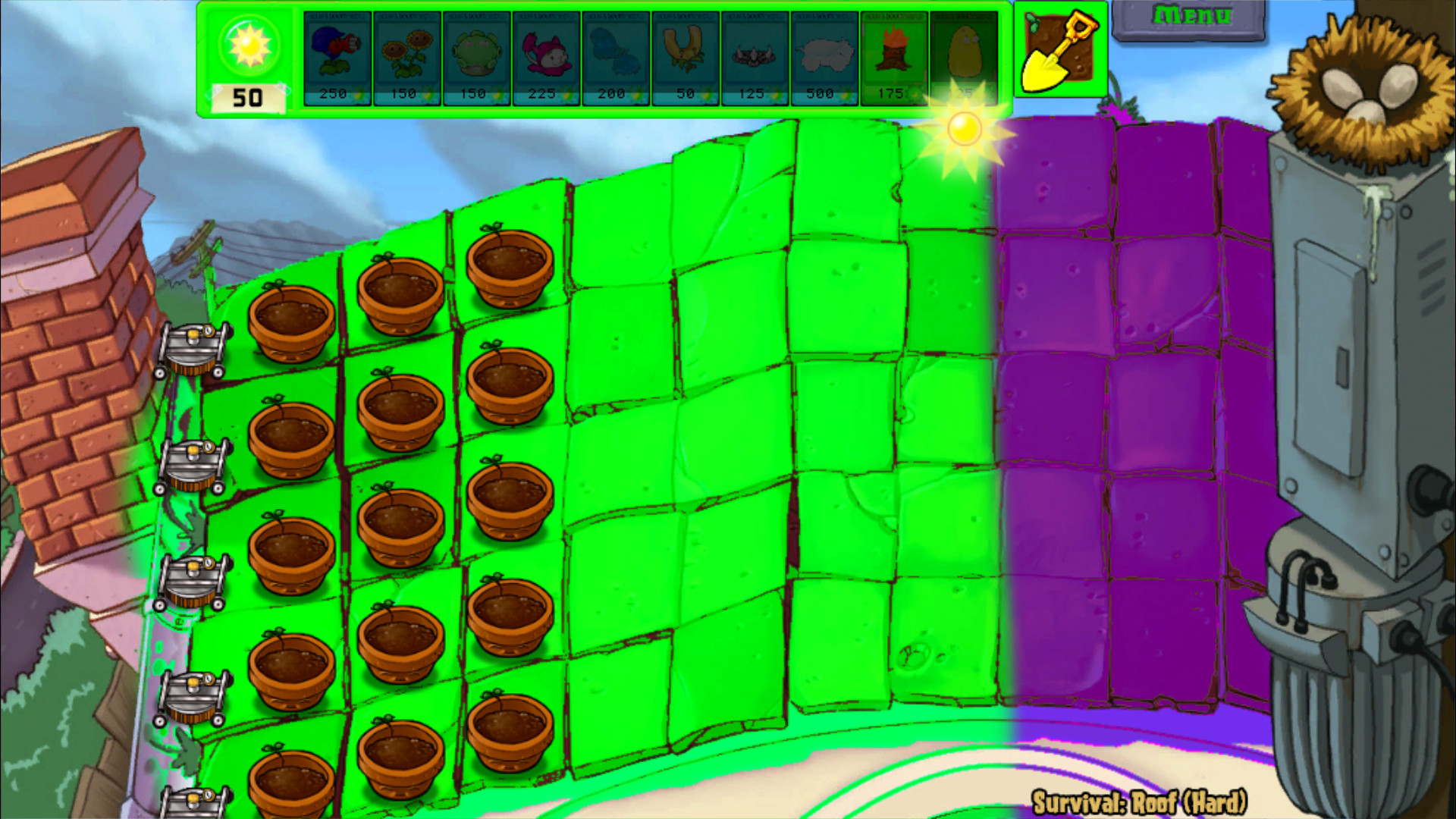This screenshot has height=819, width=1456.
Task: Click the bottom-most roof cleaner machine
Action: [193, 804]
